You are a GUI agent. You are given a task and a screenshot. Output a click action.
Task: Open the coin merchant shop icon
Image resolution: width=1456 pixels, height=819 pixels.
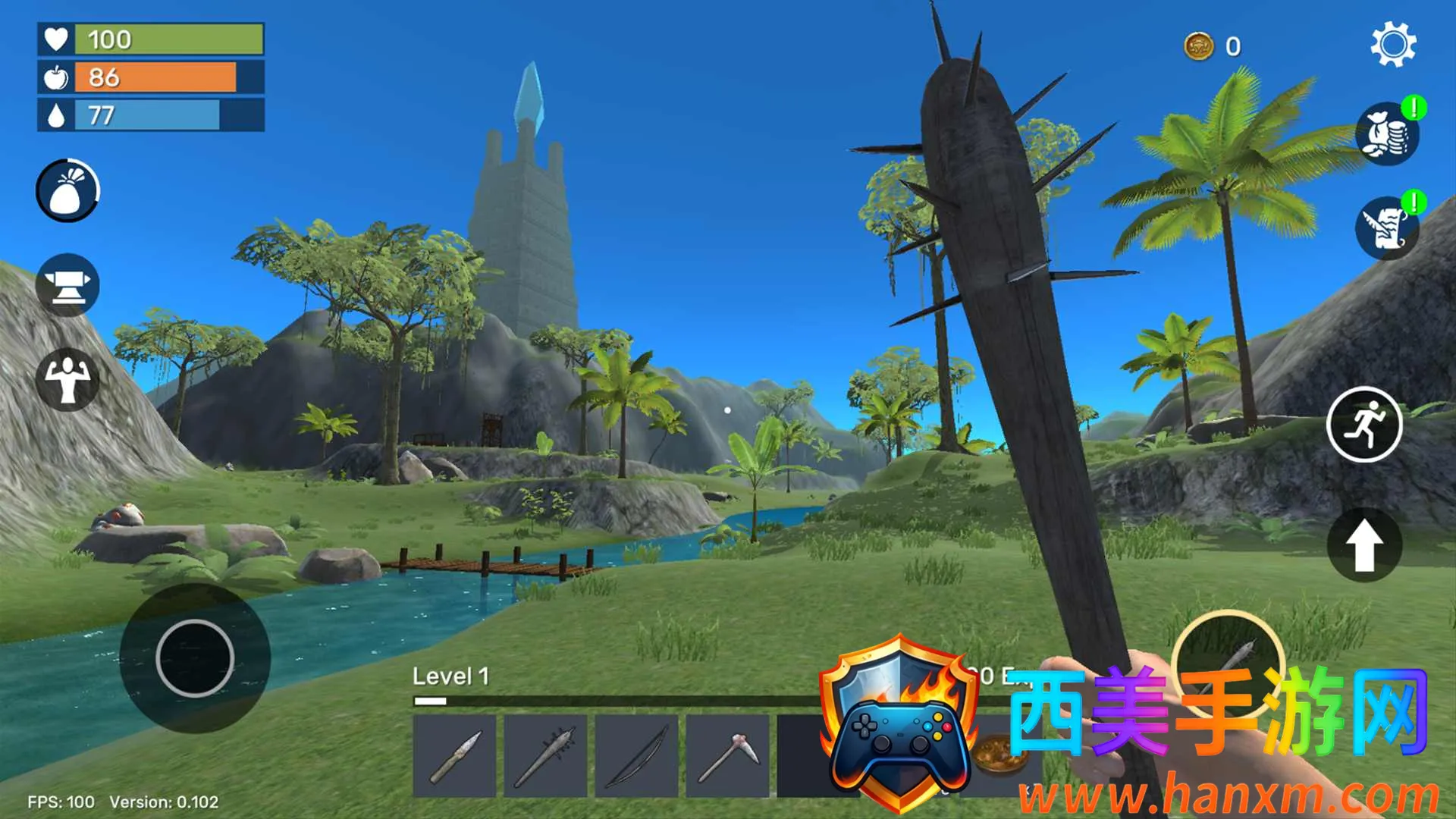(x=1387, y=134)
